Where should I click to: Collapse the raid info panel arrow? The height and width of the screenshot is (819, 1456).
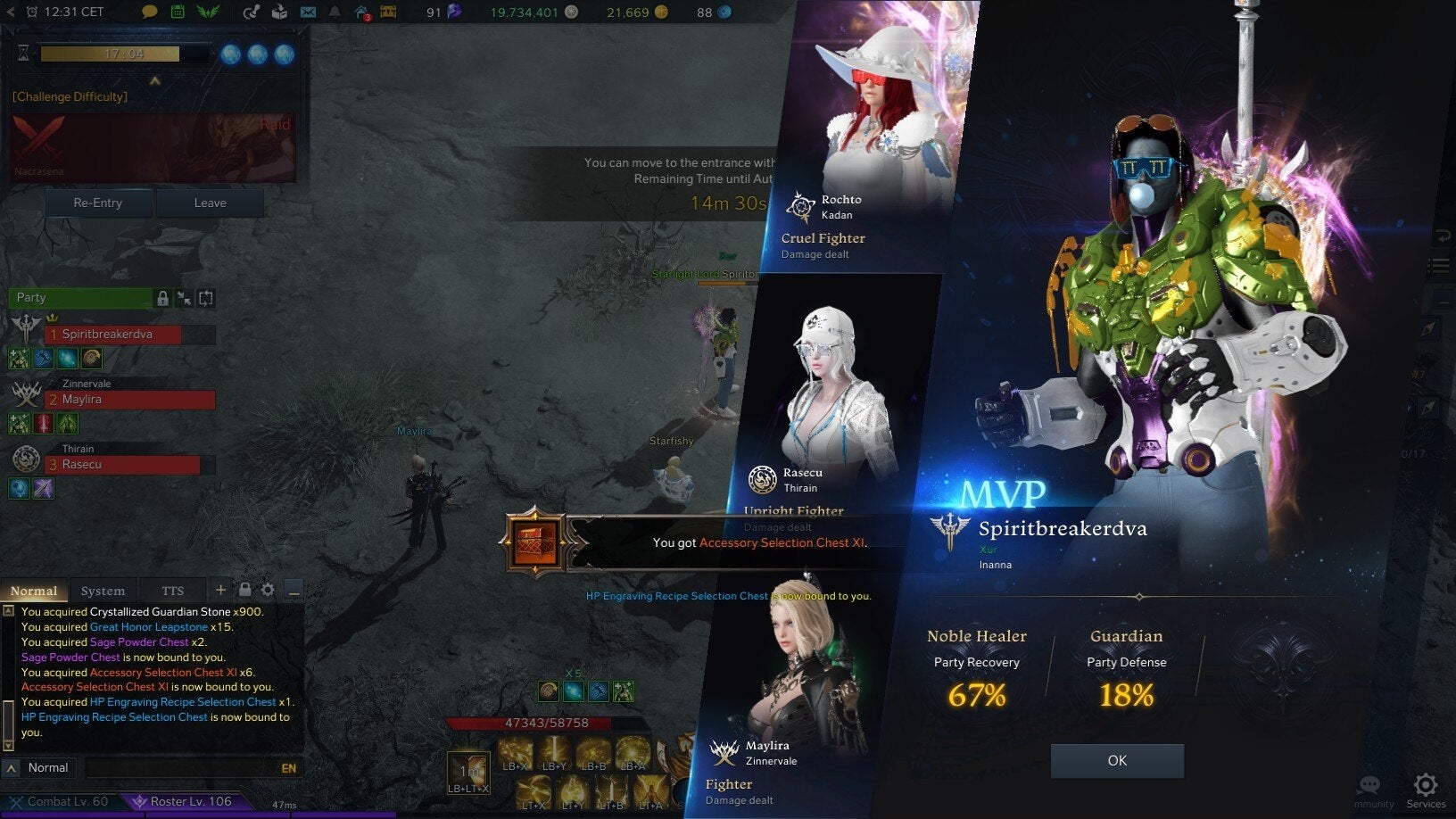(x=154, y=81)
